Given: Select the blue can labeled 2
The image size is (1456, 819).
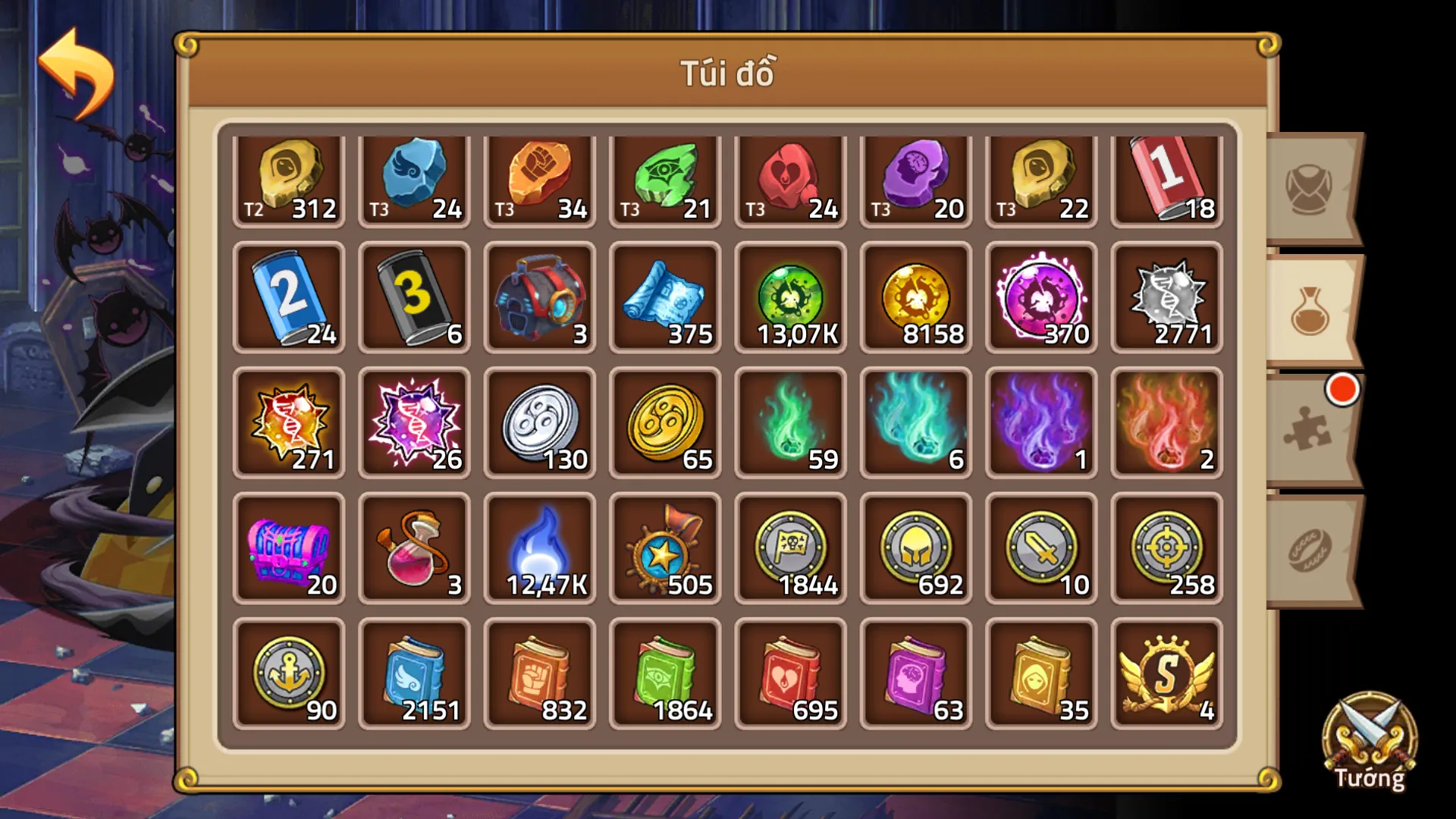Looking at the screenshot, I should pyautogui.click(x=288, y=301).
